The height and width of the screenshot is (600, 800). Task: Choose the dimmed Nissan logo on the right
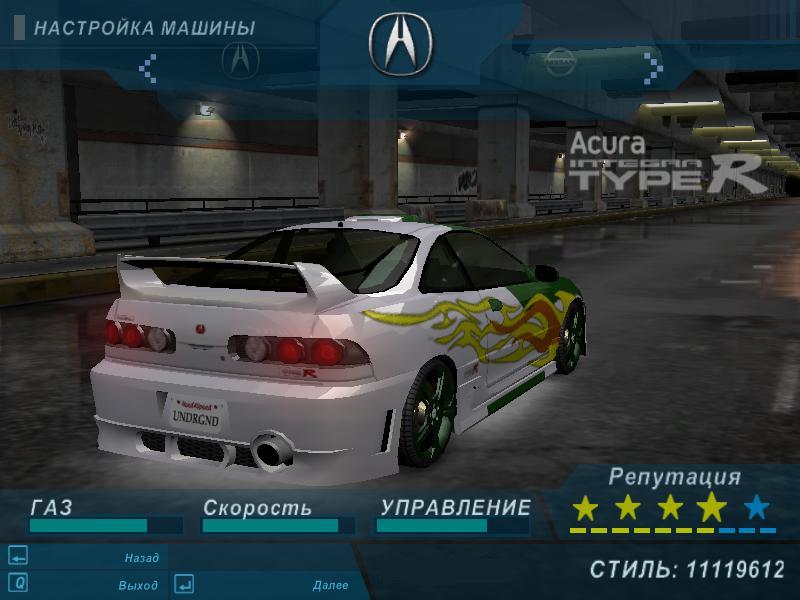(x=559, y=62)
